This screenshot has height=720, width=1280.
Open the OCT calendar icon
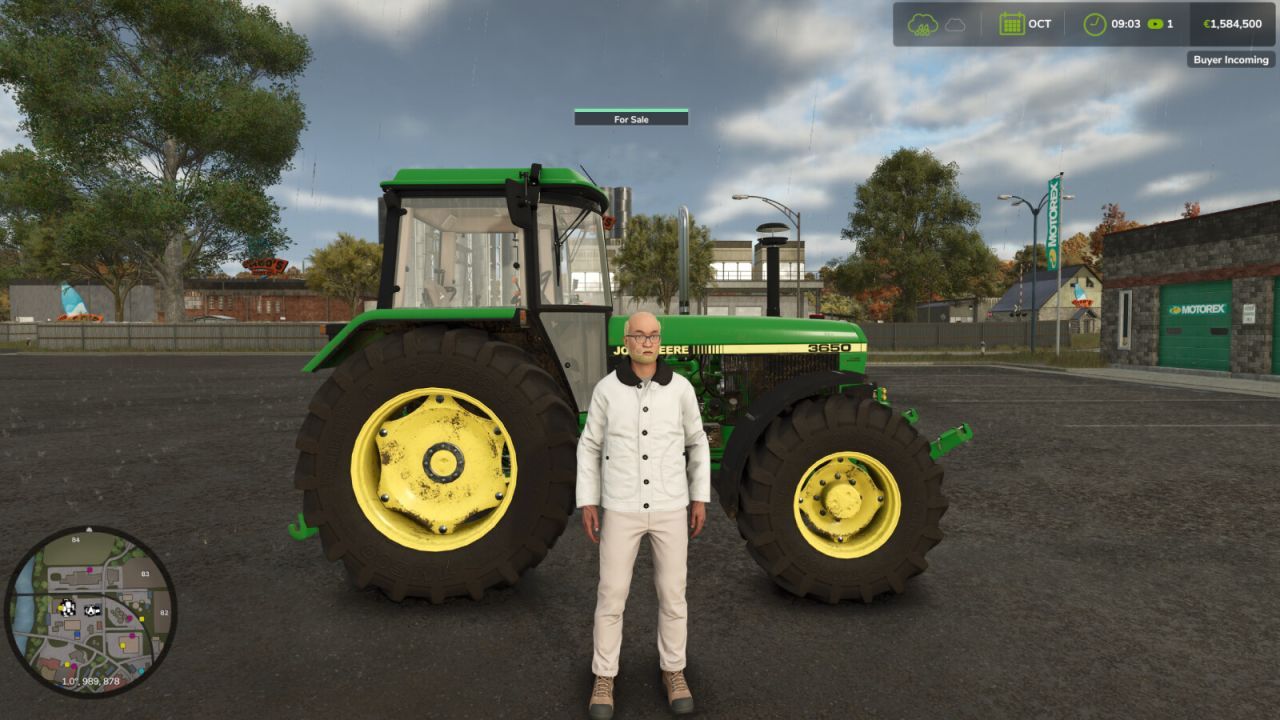(x=1010, y=23)
